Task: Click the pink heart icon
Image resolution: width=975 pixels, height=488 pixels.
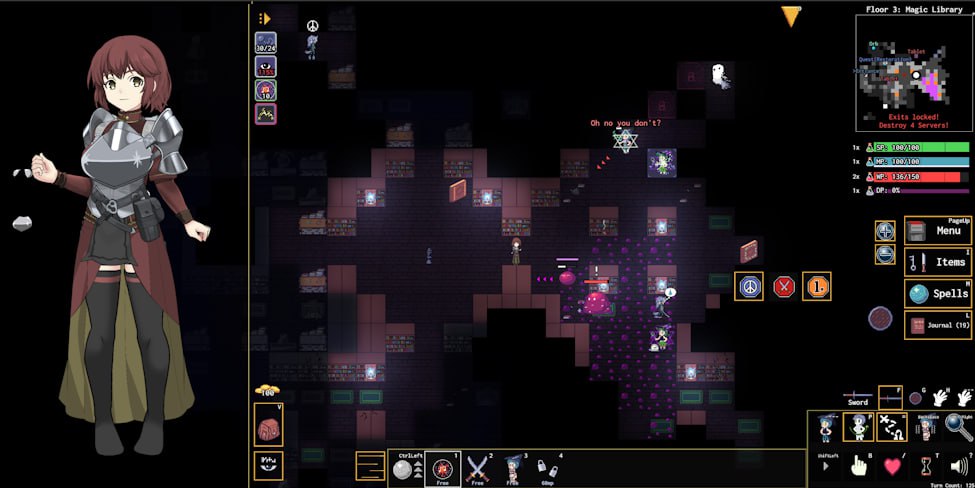Action: pos(892,465)
